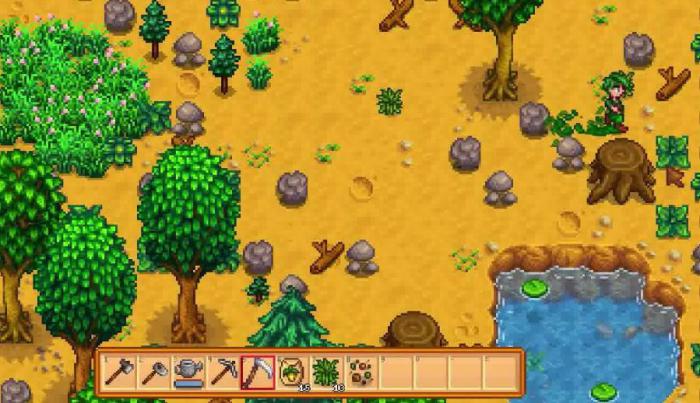This screenshot has width=700, height=403.
Task: Select the parsnip seeds packet
Action: 292,373
